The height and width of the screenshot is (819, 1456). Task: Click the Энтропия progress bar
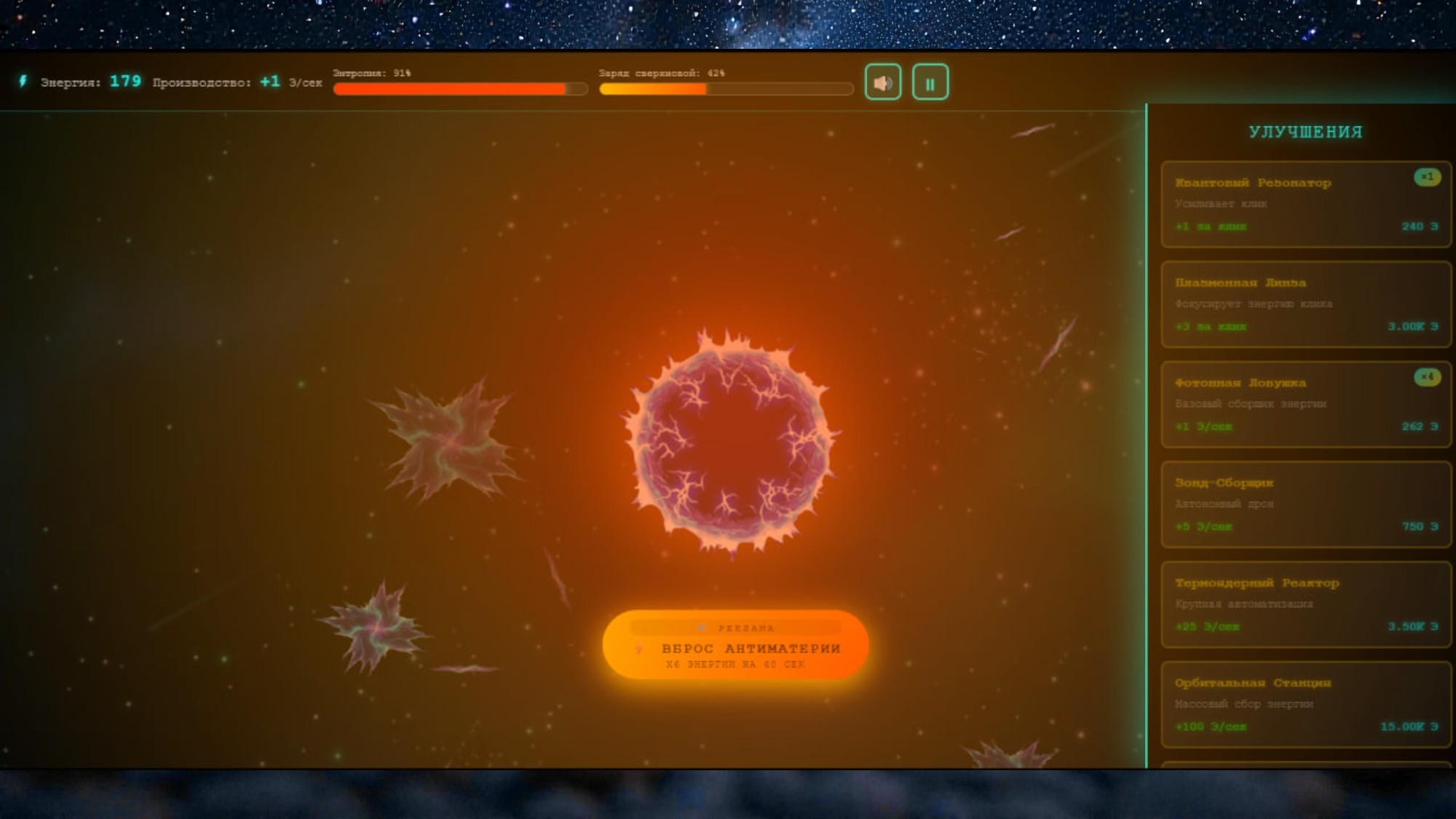tap(459, 88)
